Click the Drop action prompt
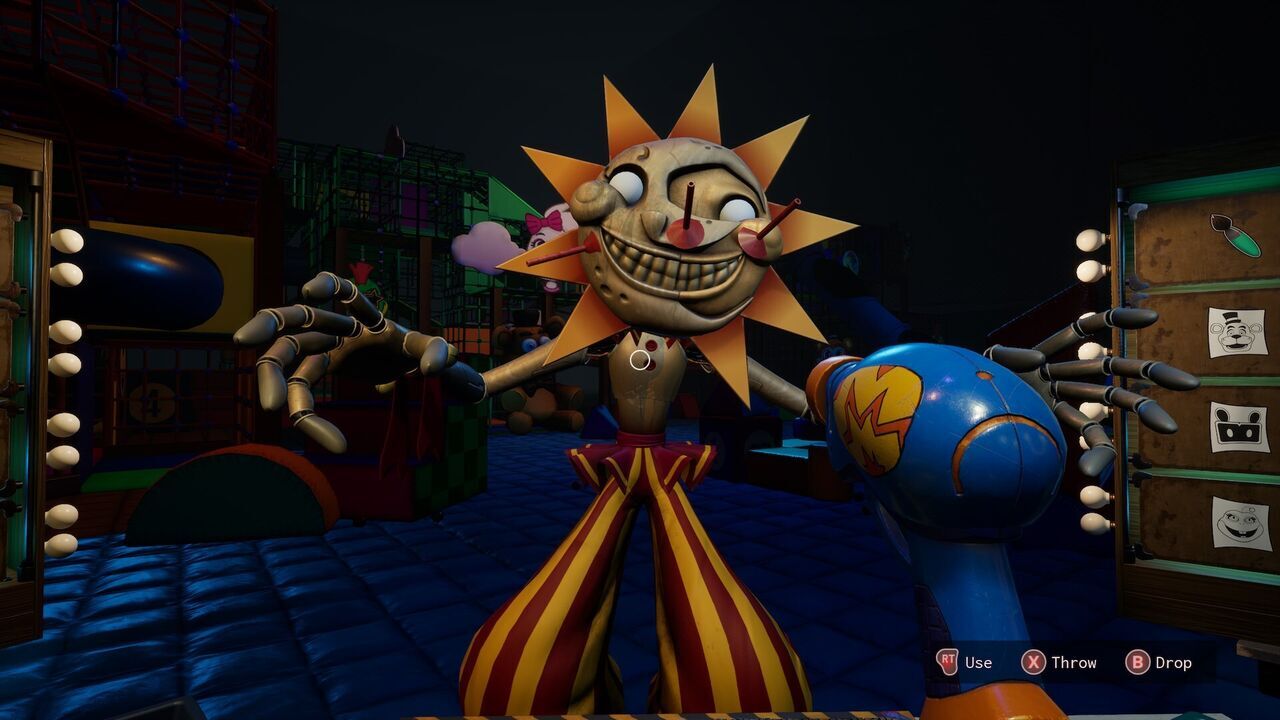Image resolution: width=1280 pixels, height=720 pixels. [x=1172, y=662]
